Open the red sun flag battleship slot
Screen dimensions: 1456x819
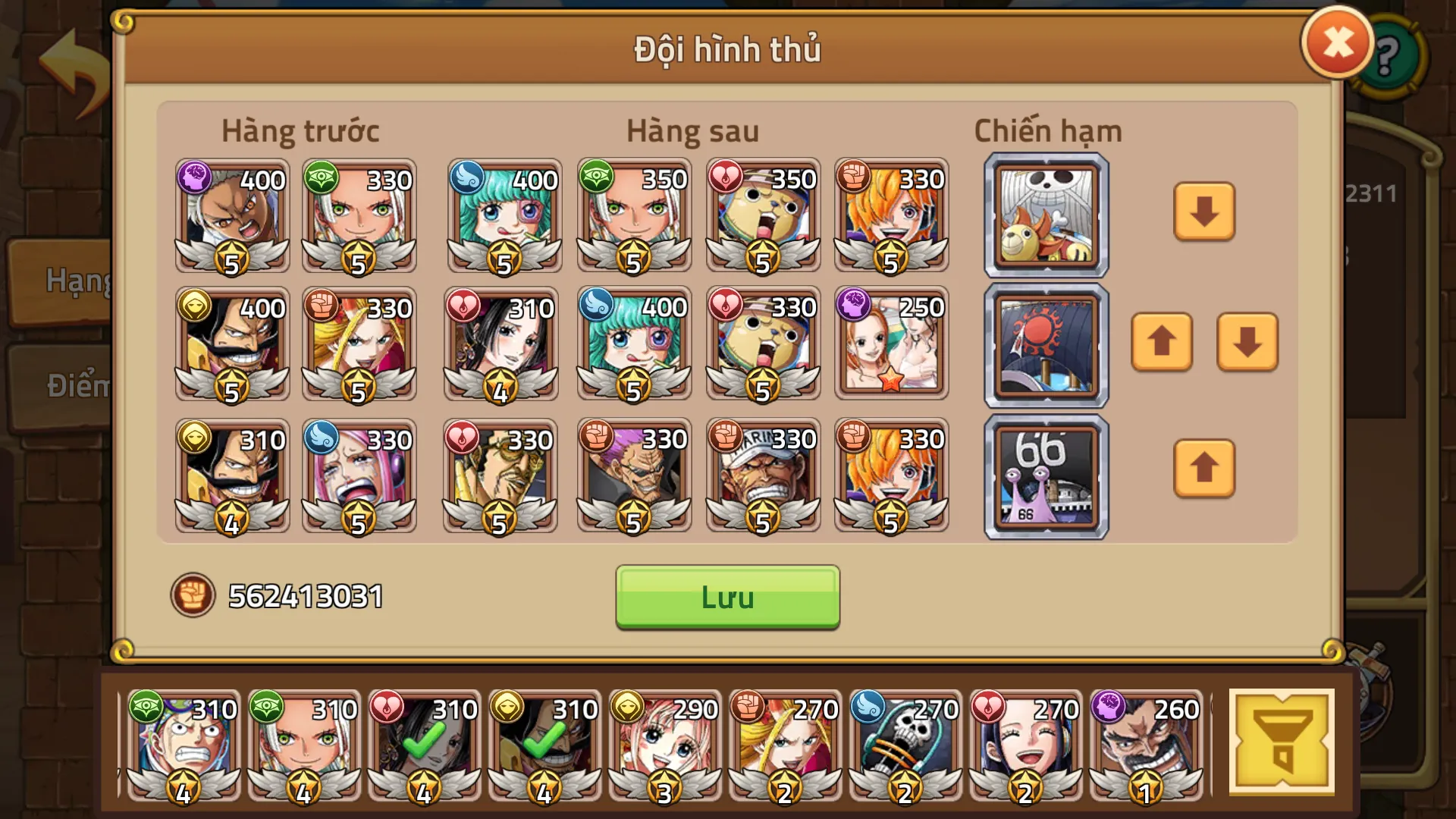1045,344
